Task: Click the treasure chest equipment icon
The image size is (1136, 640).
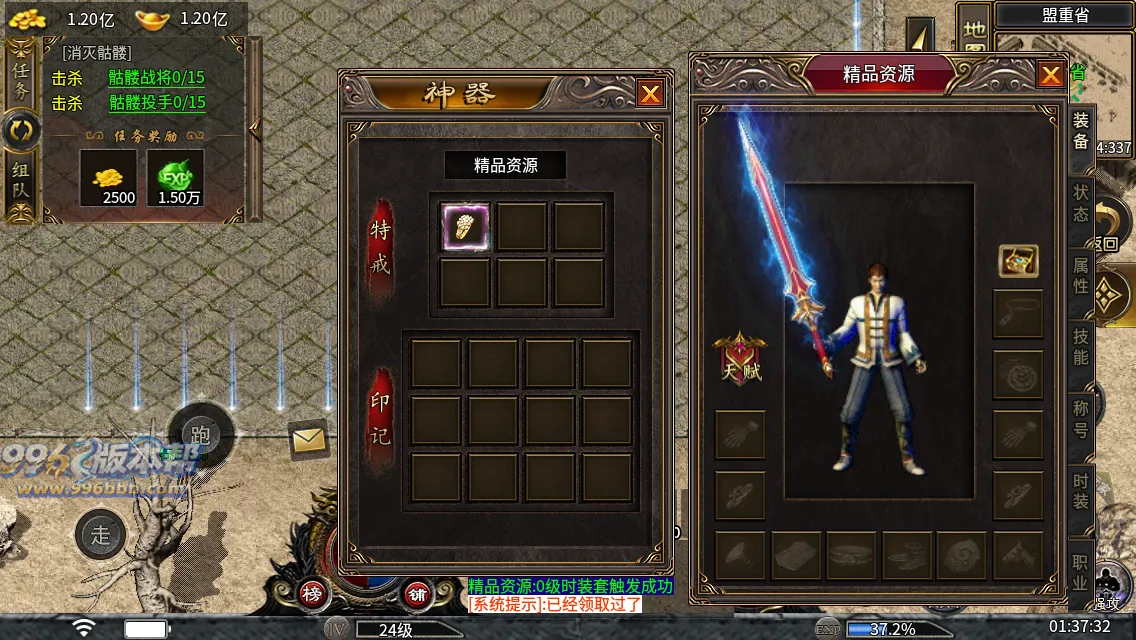Action: [1018, 261]
